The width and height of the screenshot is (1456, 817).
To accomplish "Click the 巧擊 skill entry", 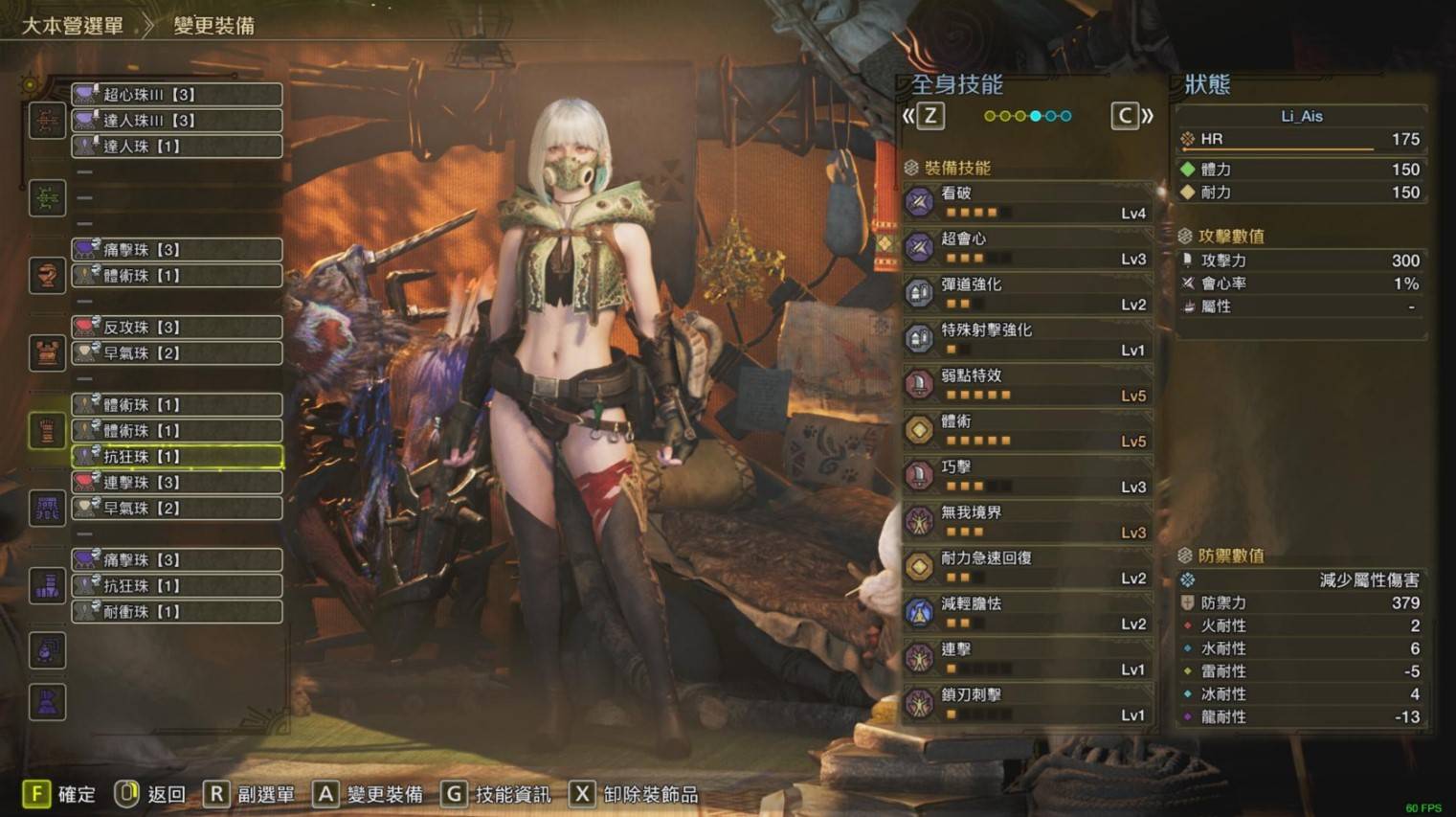I will tap(1027, 476).
